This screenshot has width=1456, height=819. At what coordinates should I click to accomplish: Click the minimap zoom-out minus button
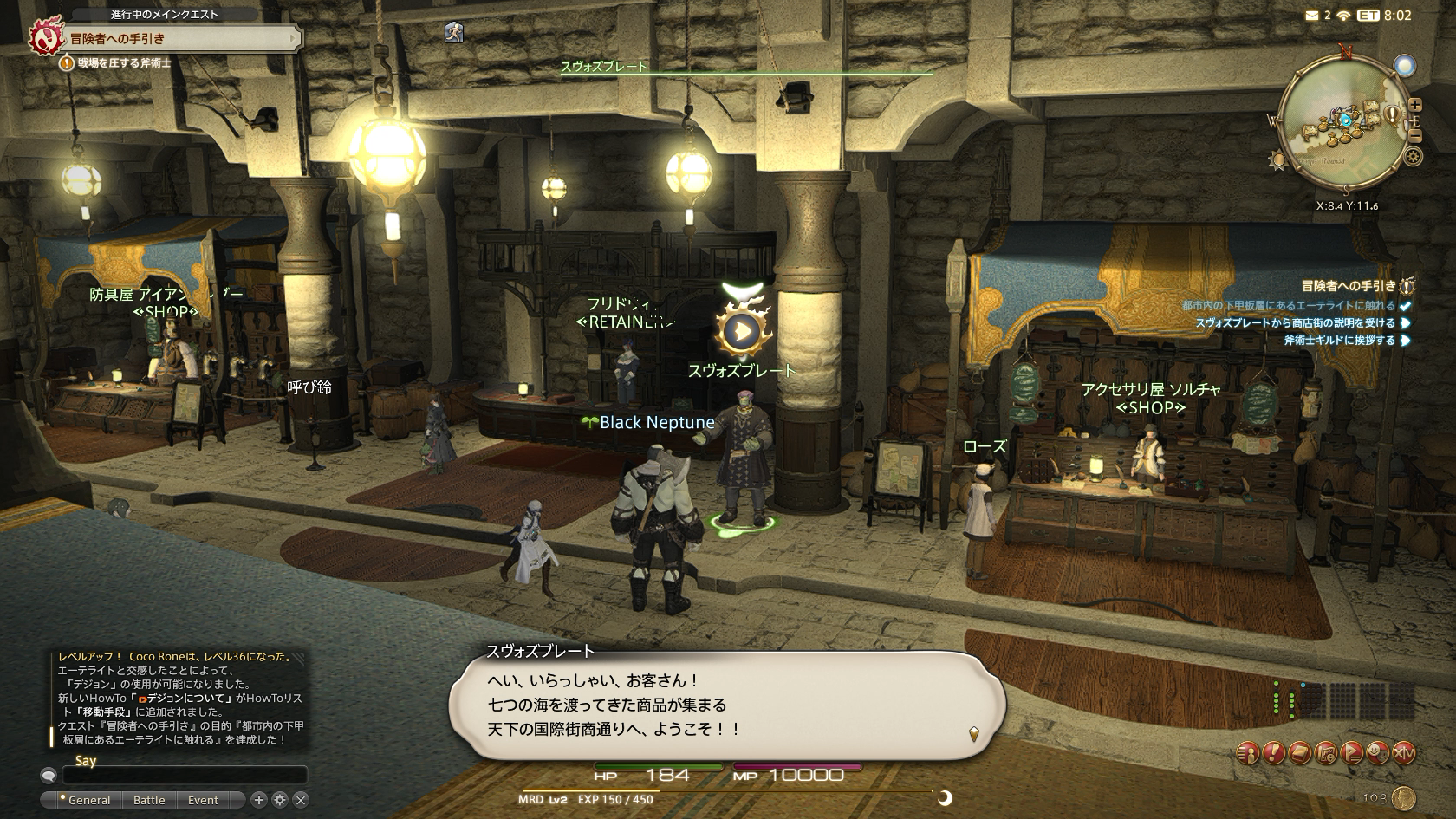[1415, 134]
